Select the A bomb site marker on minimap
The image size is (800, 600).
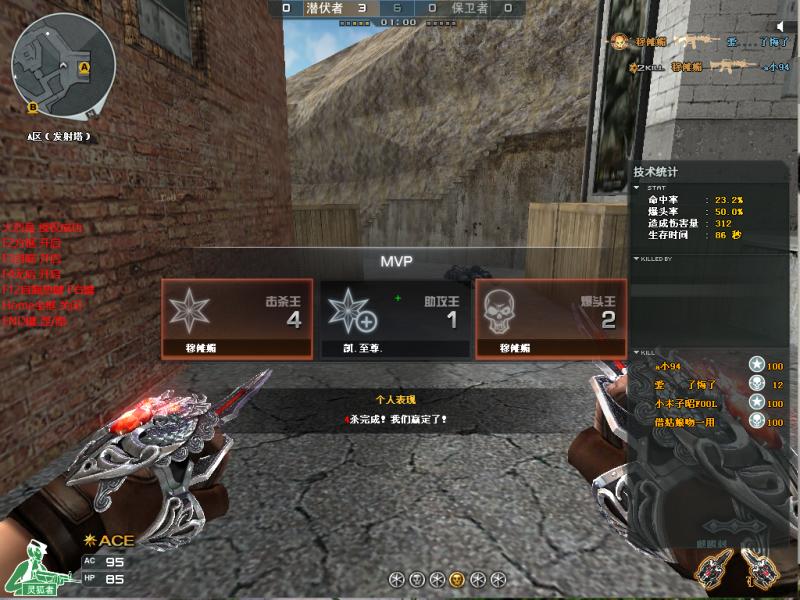pos(84,68)
